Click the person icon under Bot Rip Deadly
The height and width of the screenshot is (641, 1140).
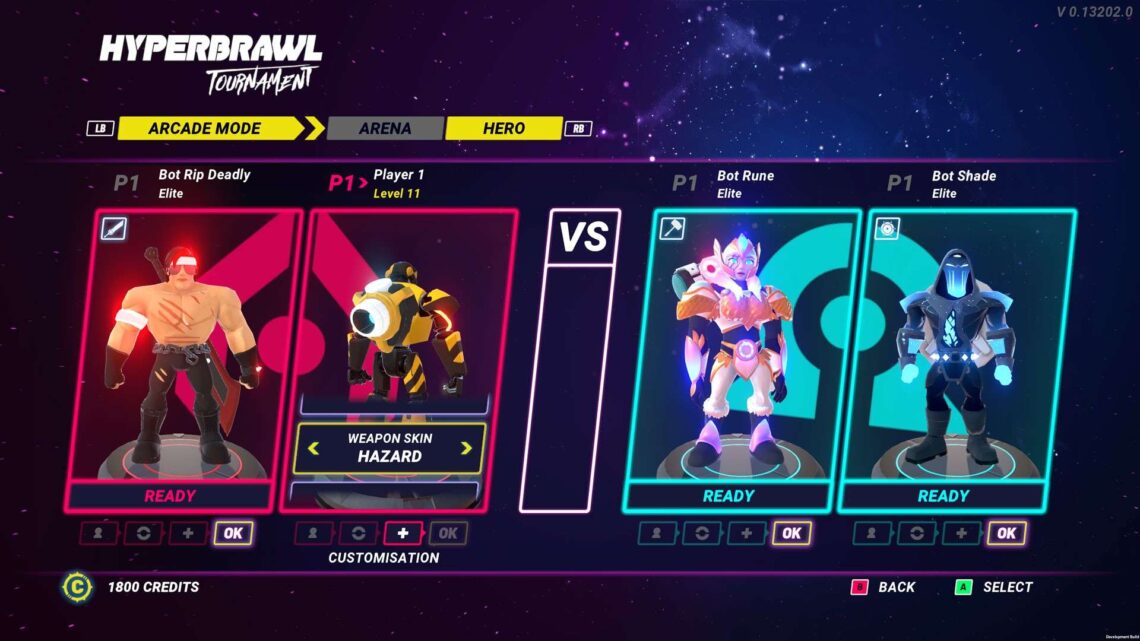click(x=99, y=533)
